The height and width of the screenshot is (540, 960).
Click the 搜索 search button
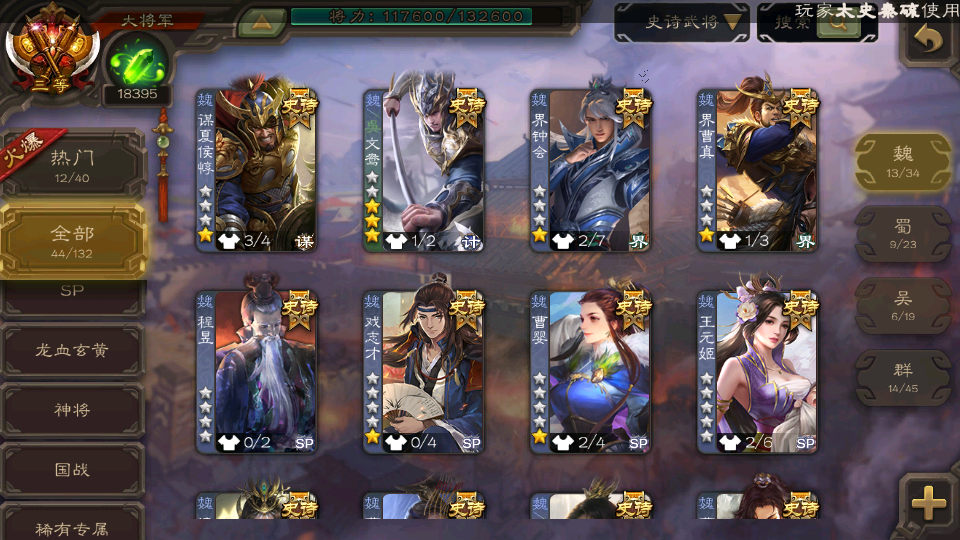(x=816, y=23)
